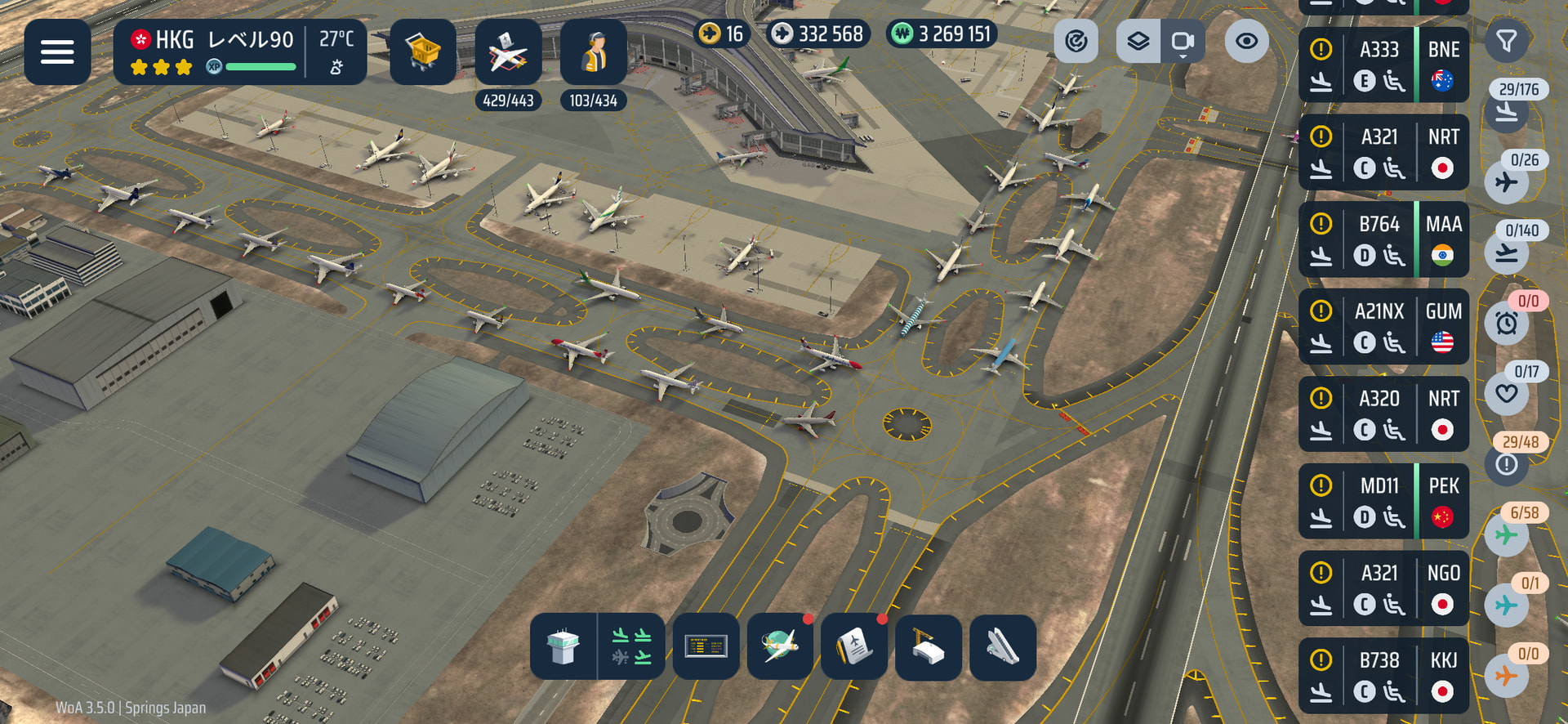
Task: Open the shopping cart store
Action: (x=422, y=52)
